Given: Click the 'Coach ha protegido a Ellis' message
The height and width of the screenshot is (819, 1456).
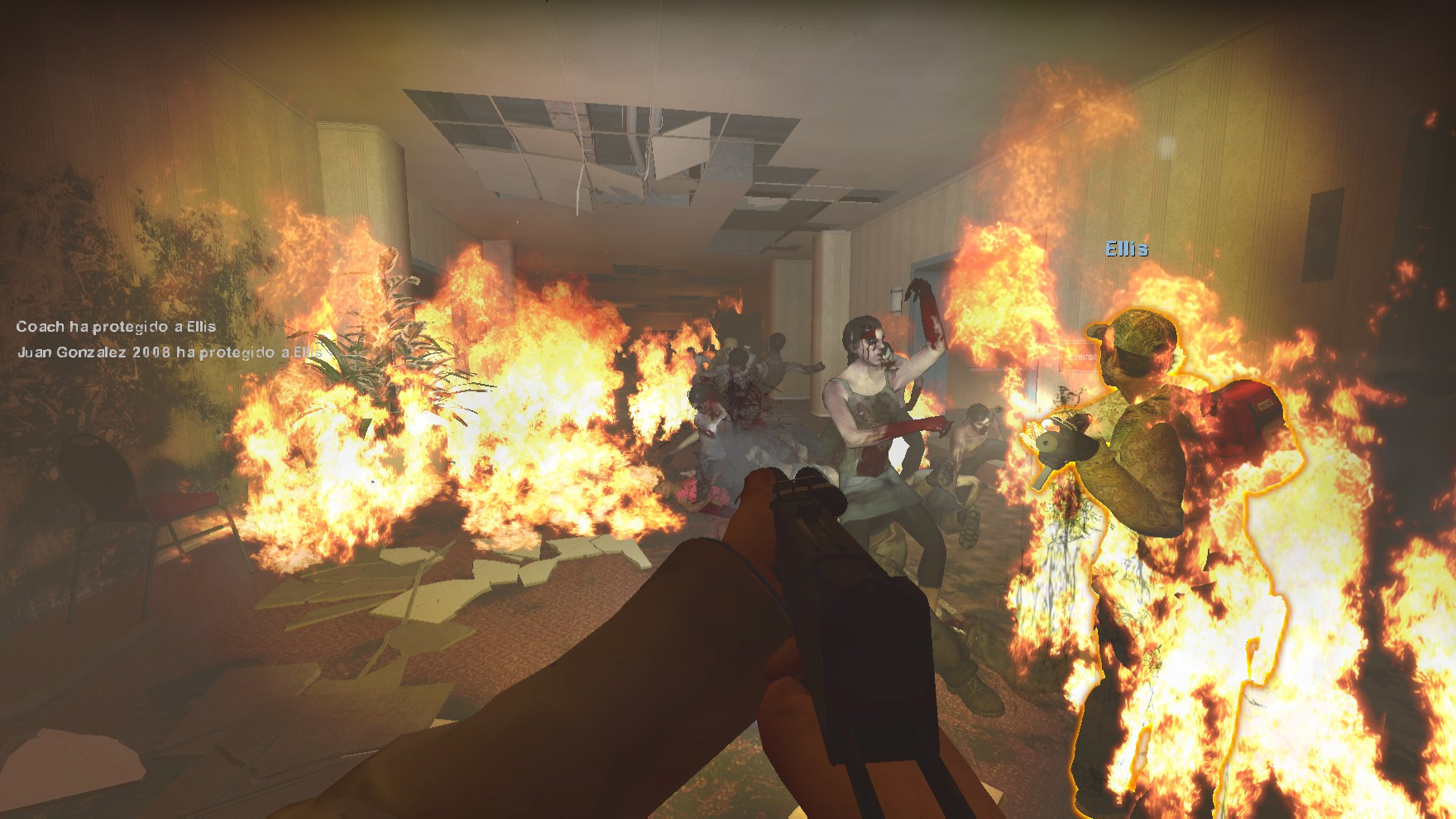Looking at the screenshot, I should [116, 327].
